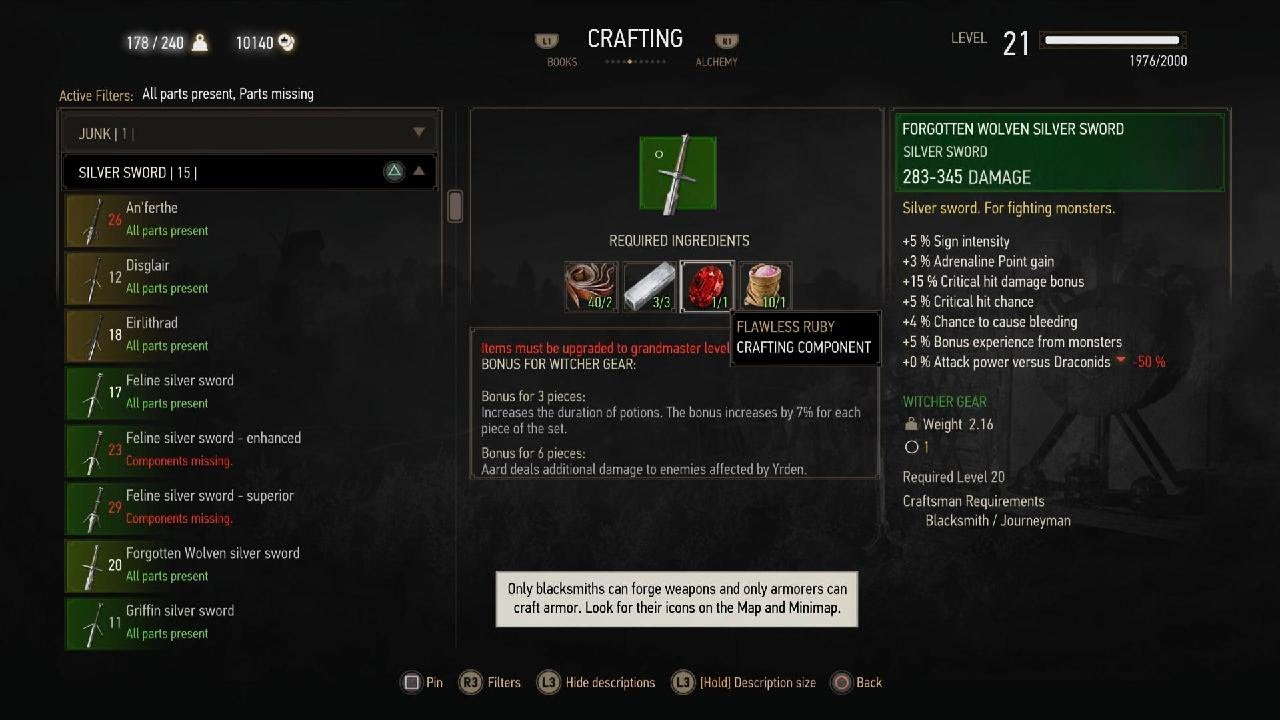This screenshot has width=1280, height=720.
Task: Select the powdered monster tissue ingredient icon
Action: (765, 287)
